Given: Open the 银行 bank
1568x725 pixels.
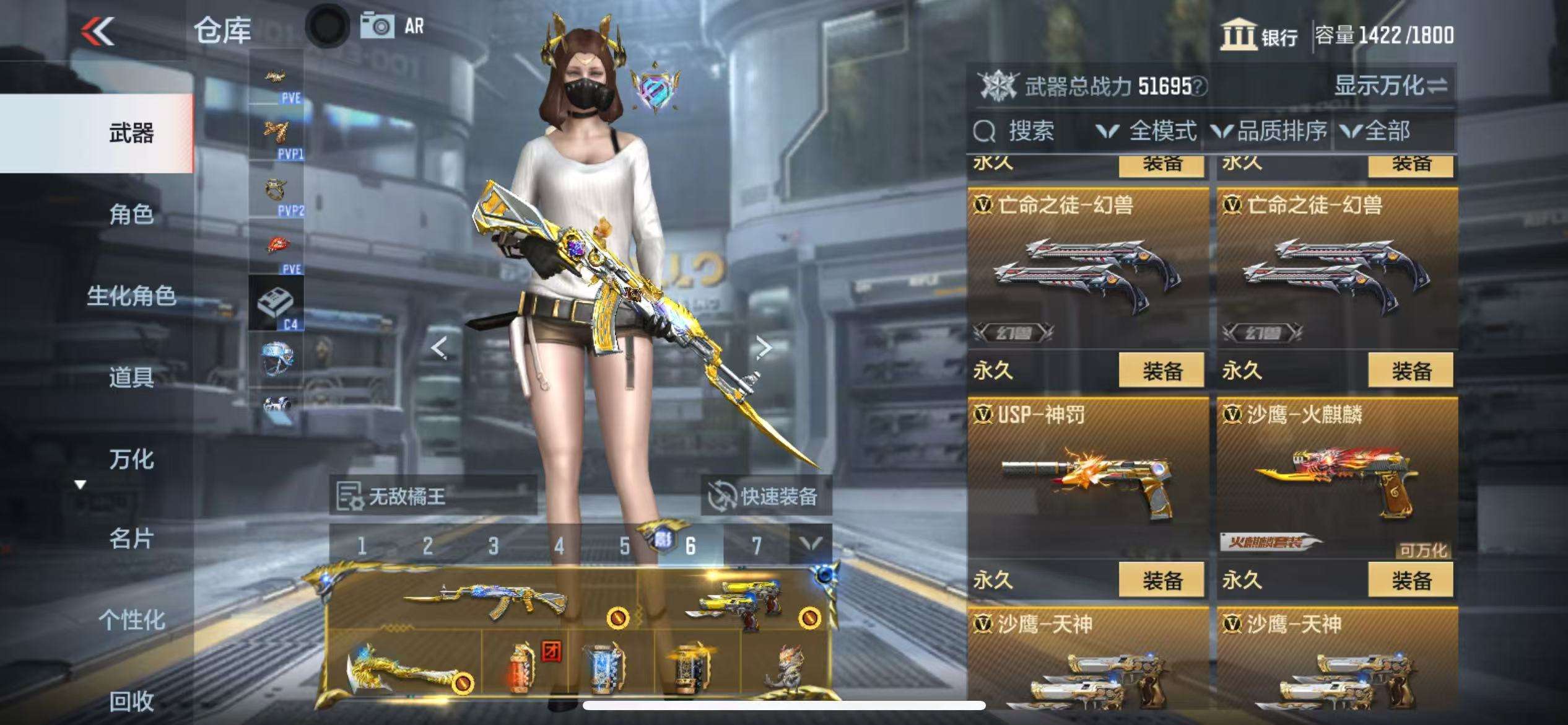Looking at the screenshot, I should [1260, 35].
